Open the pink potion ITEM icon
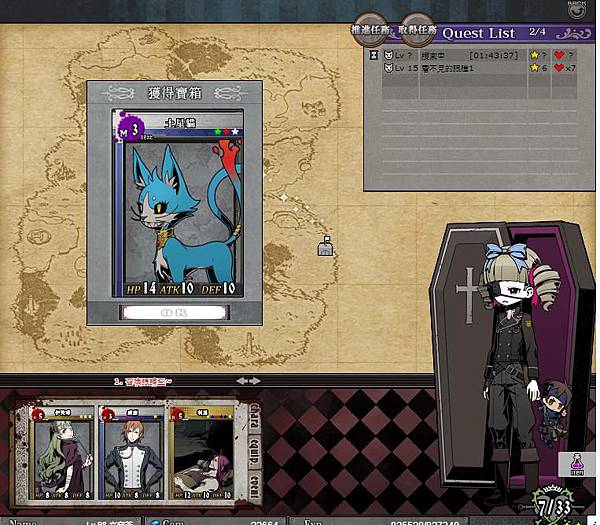600x525 pixels. tap(576, 464)
